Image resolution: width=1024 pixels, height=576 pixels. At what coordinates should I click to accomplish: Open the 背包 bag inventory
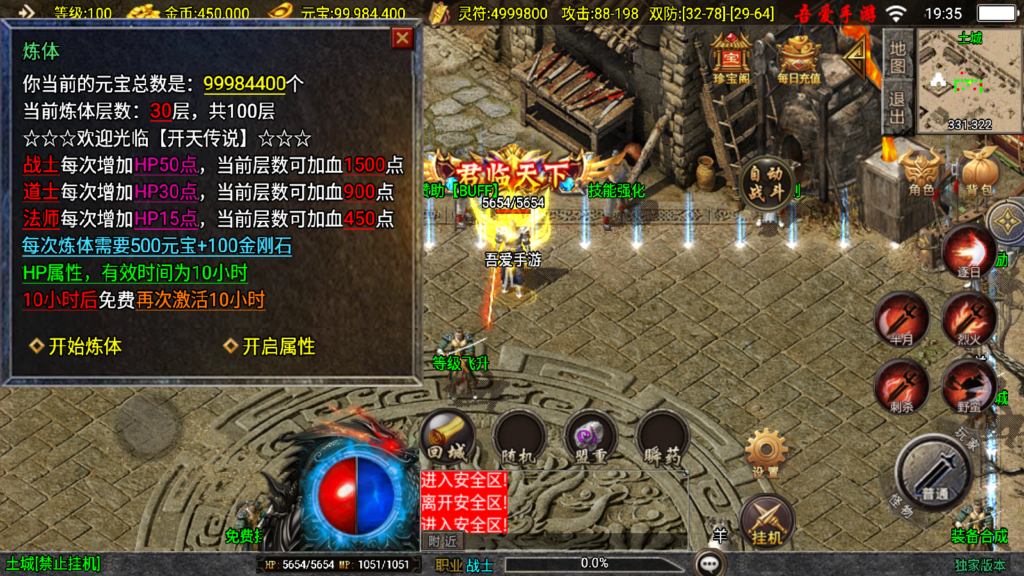978,172
